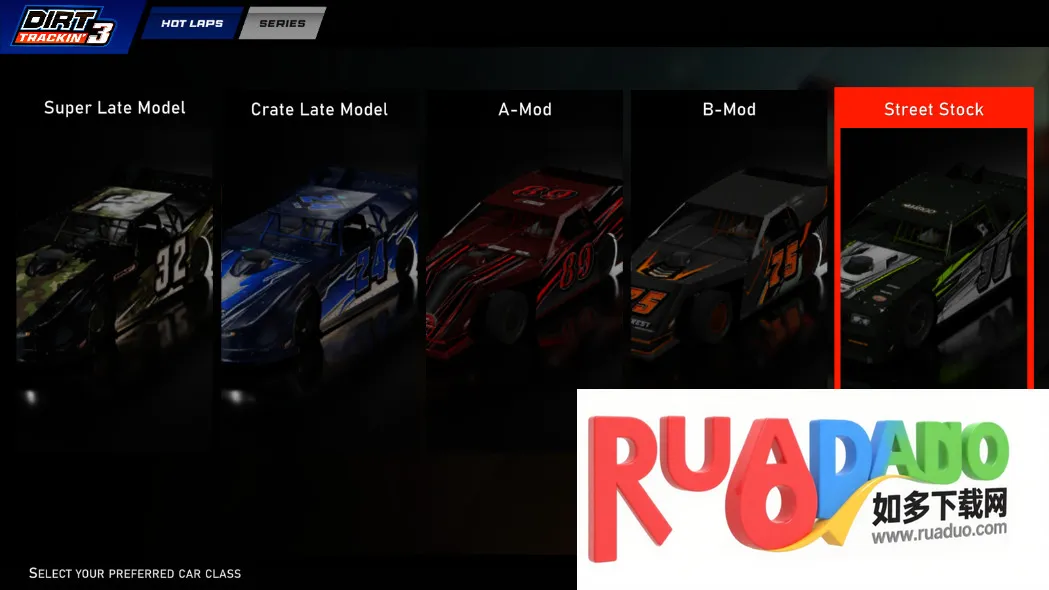Open the Series tab

tap(282, 23)
